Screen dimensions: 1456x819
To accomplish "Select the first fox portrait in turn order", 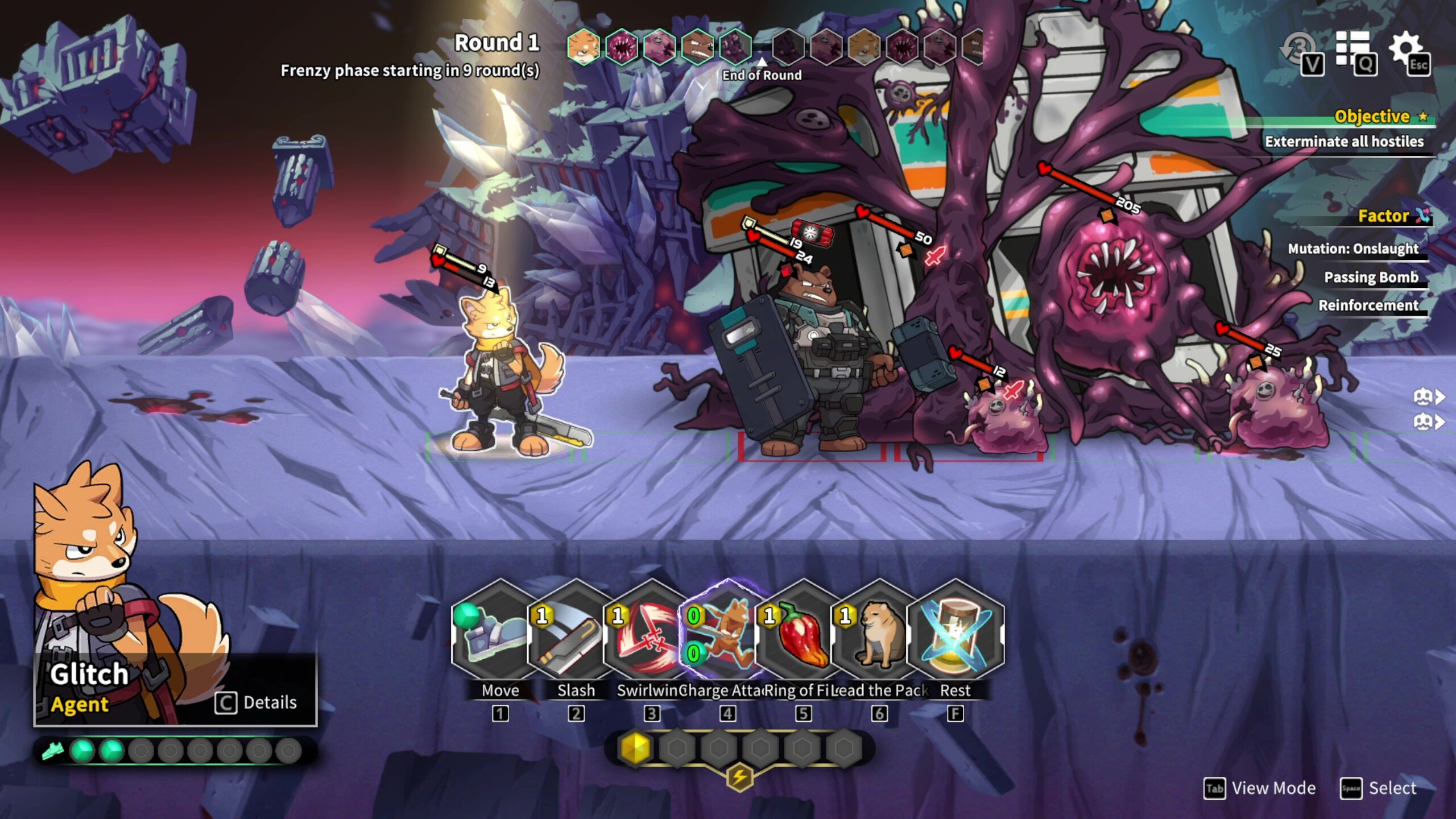I will [584, 47].
